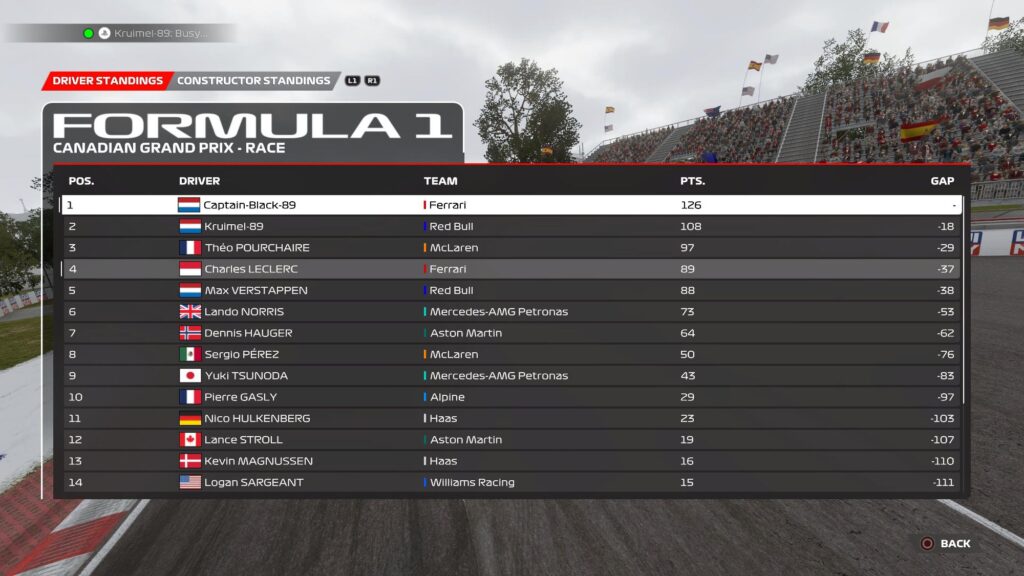Choose the Lando Norris row
Image resolution: width=1024 pixels, height=576 pixels.
pos(510,312)
